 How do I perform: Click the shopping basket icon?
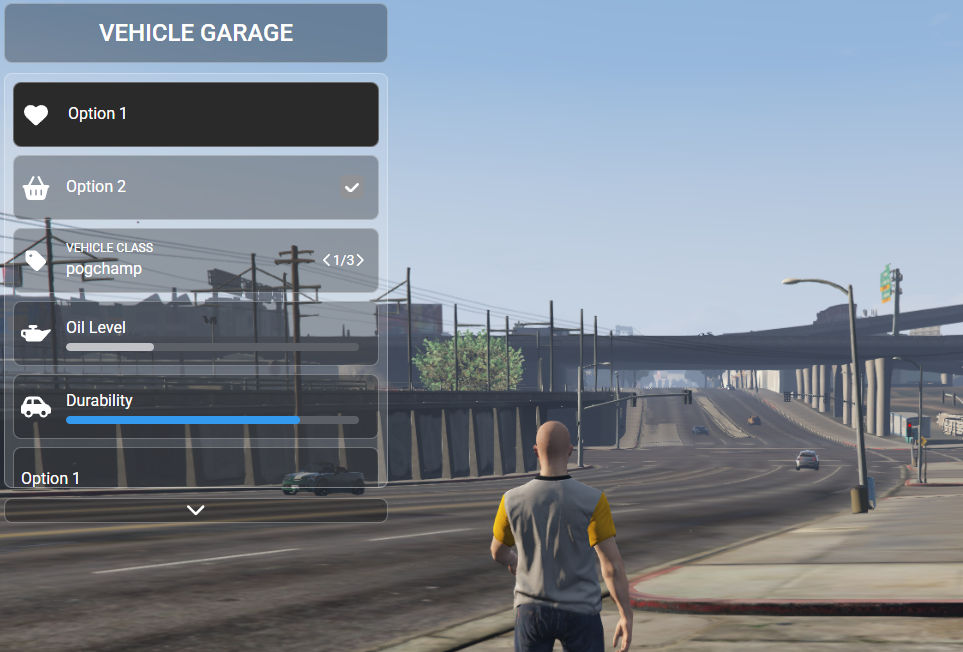tap(36, 187)
